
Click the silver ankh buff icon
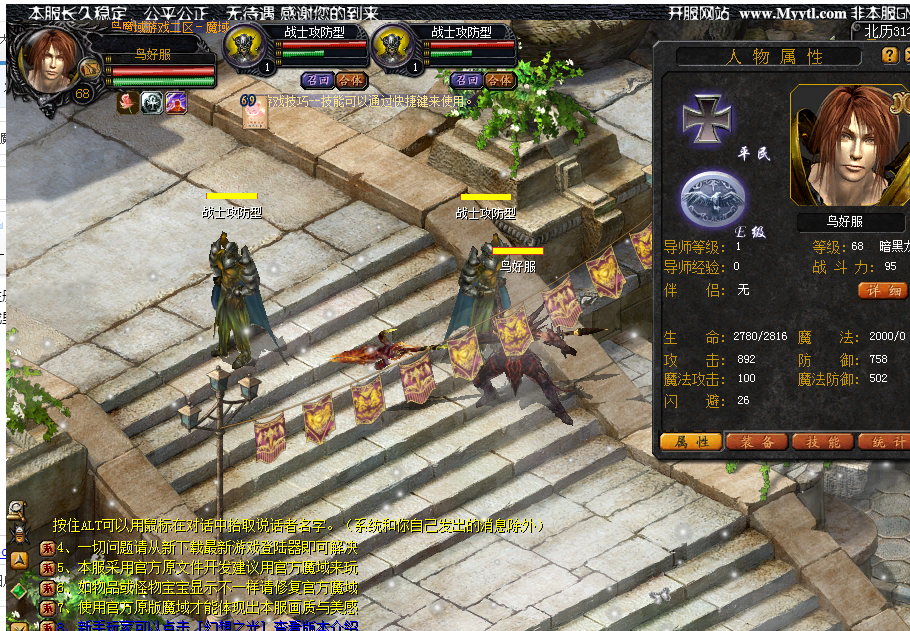152,101
